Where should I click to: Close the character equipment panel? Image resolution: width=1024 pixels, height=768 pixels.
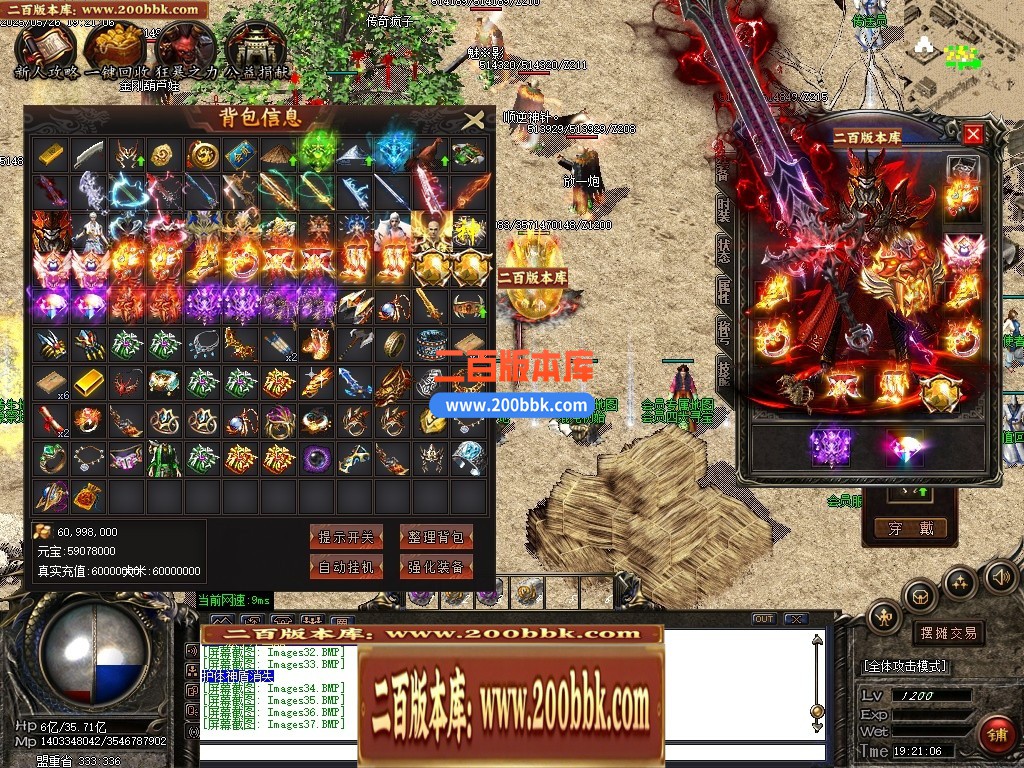(x=973, y=134)
